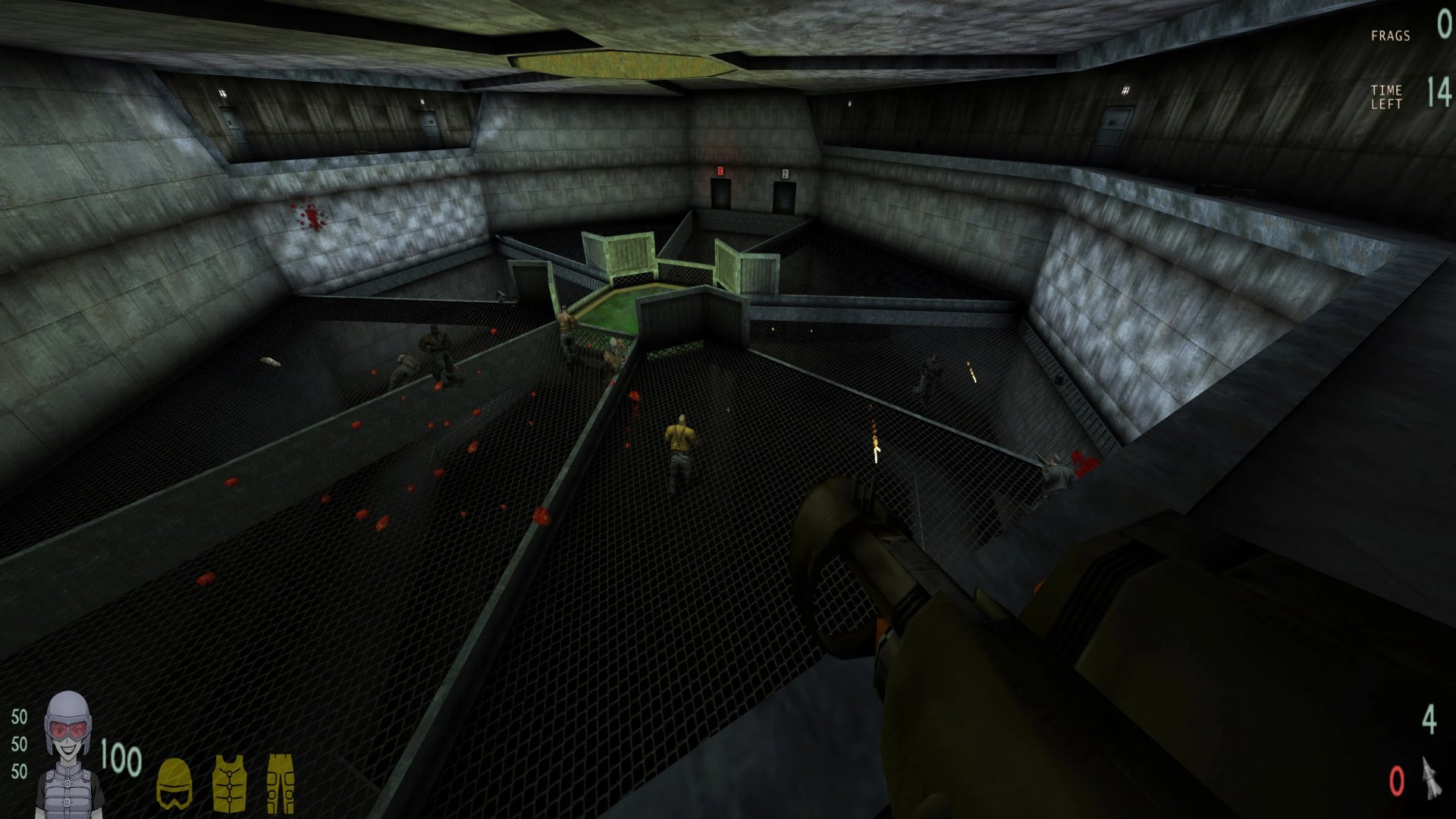
Task: Click the helmeted player portrait
Action: pyautogui.click(x=70, y=755)
